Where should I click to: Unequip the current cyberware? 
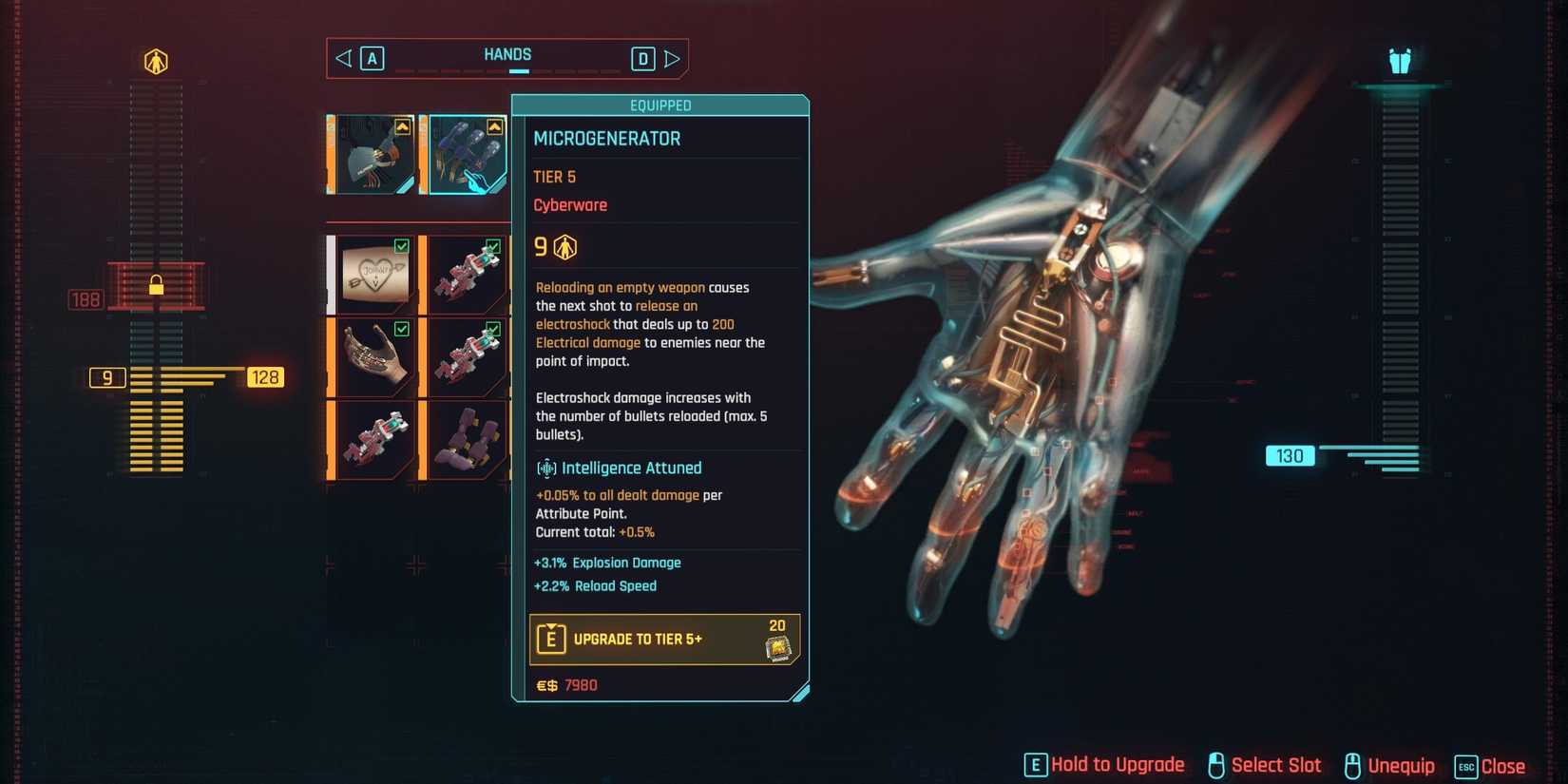(x=1389, y=766)
